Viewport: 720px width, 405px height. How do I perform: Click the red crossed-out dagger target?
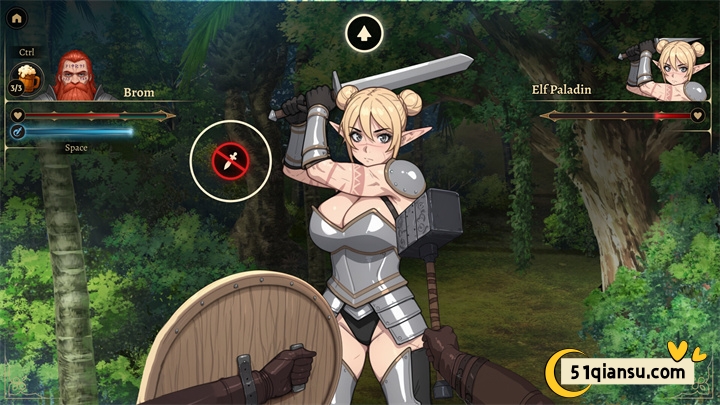click(231, 160)
